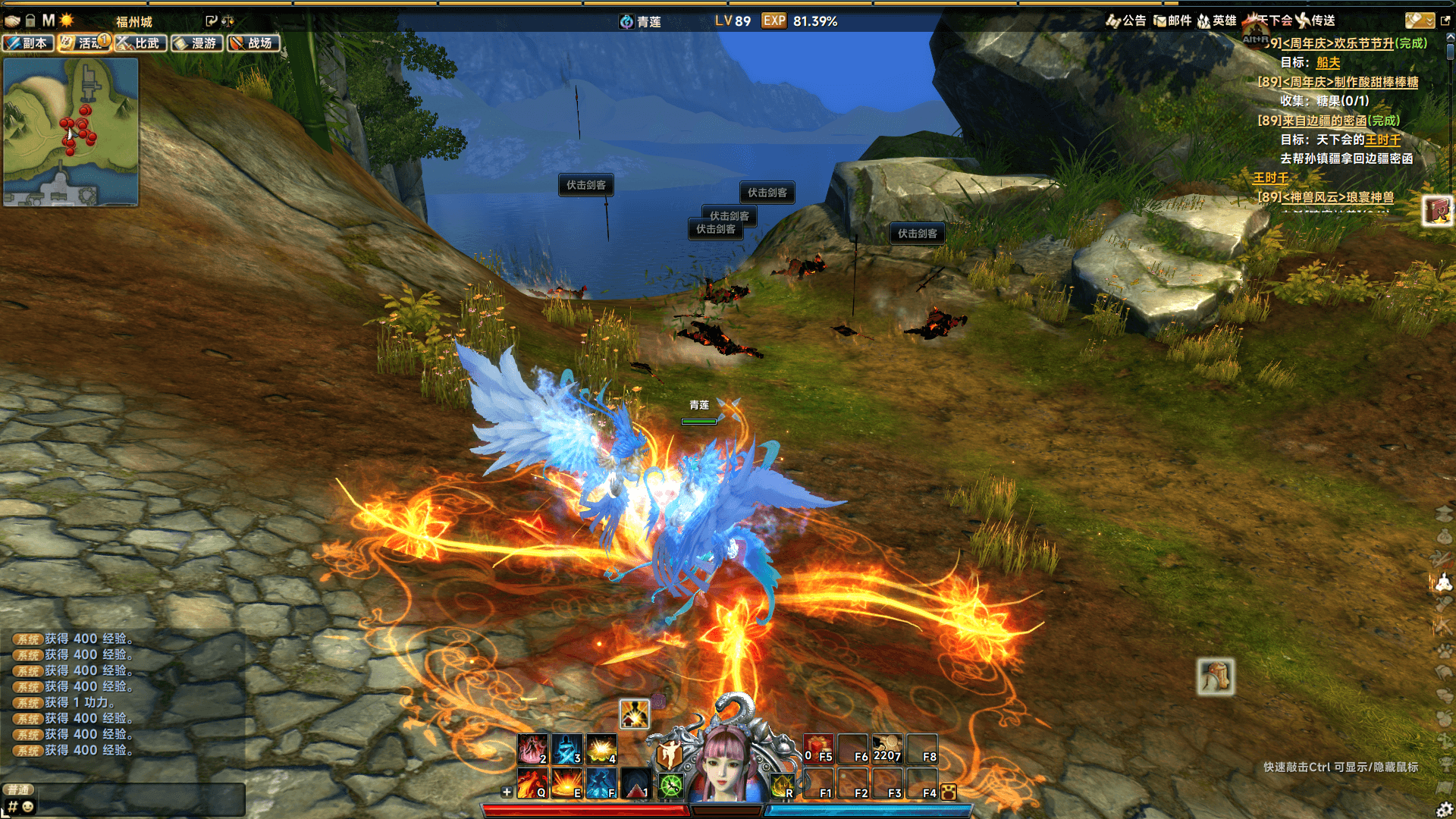
Task: Click the settings gear icon
Action: pos(1445,809)
